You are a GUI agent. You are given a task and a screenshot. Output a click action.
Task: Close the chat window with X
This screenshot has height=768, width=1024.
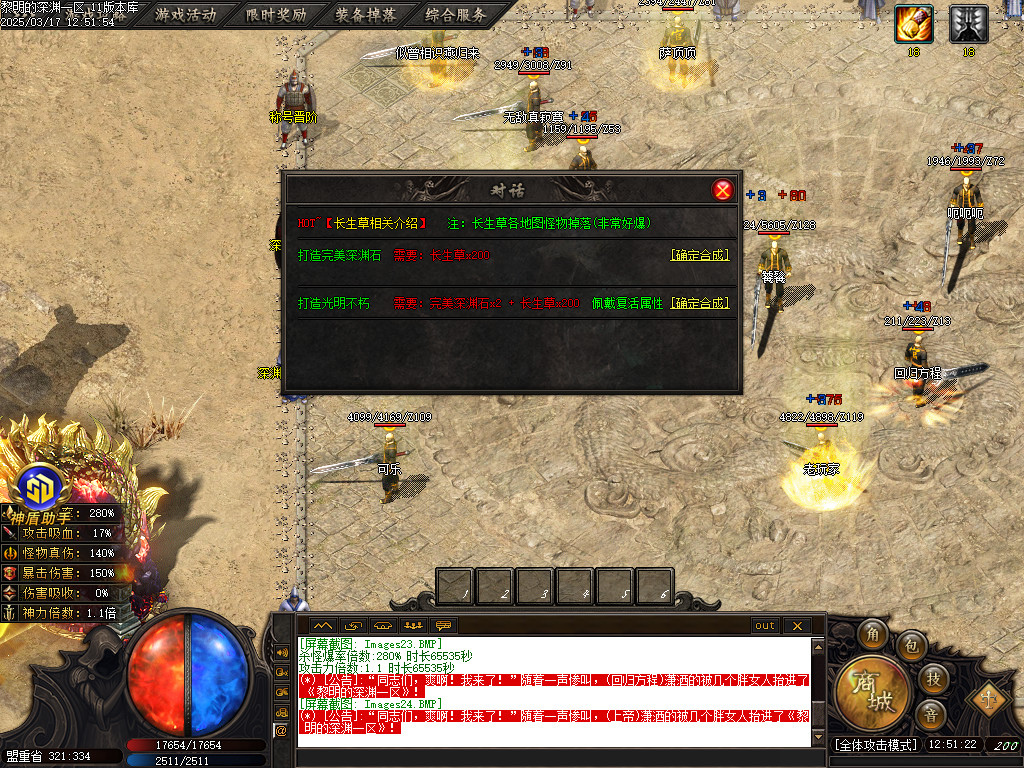point(797,626)
